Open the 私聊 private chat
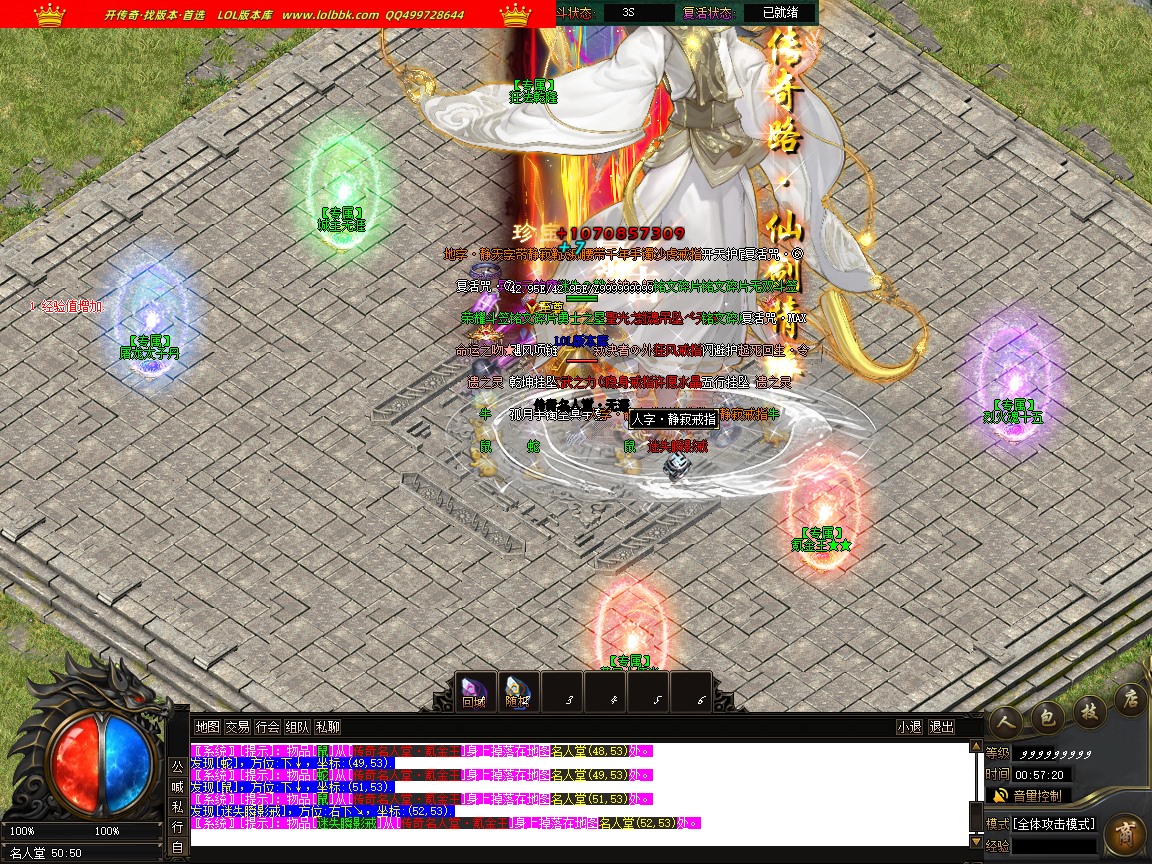Image resolution: width=1152 pixels, height=864 pixels. (327, 727)
